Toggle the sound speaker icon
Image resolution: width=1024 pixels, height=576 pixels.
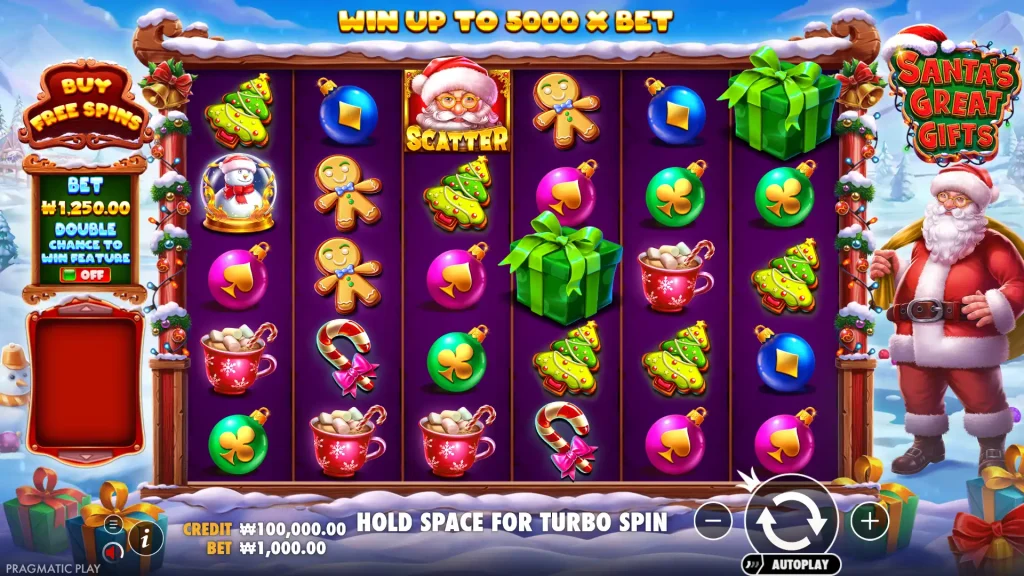click(113, 551)
